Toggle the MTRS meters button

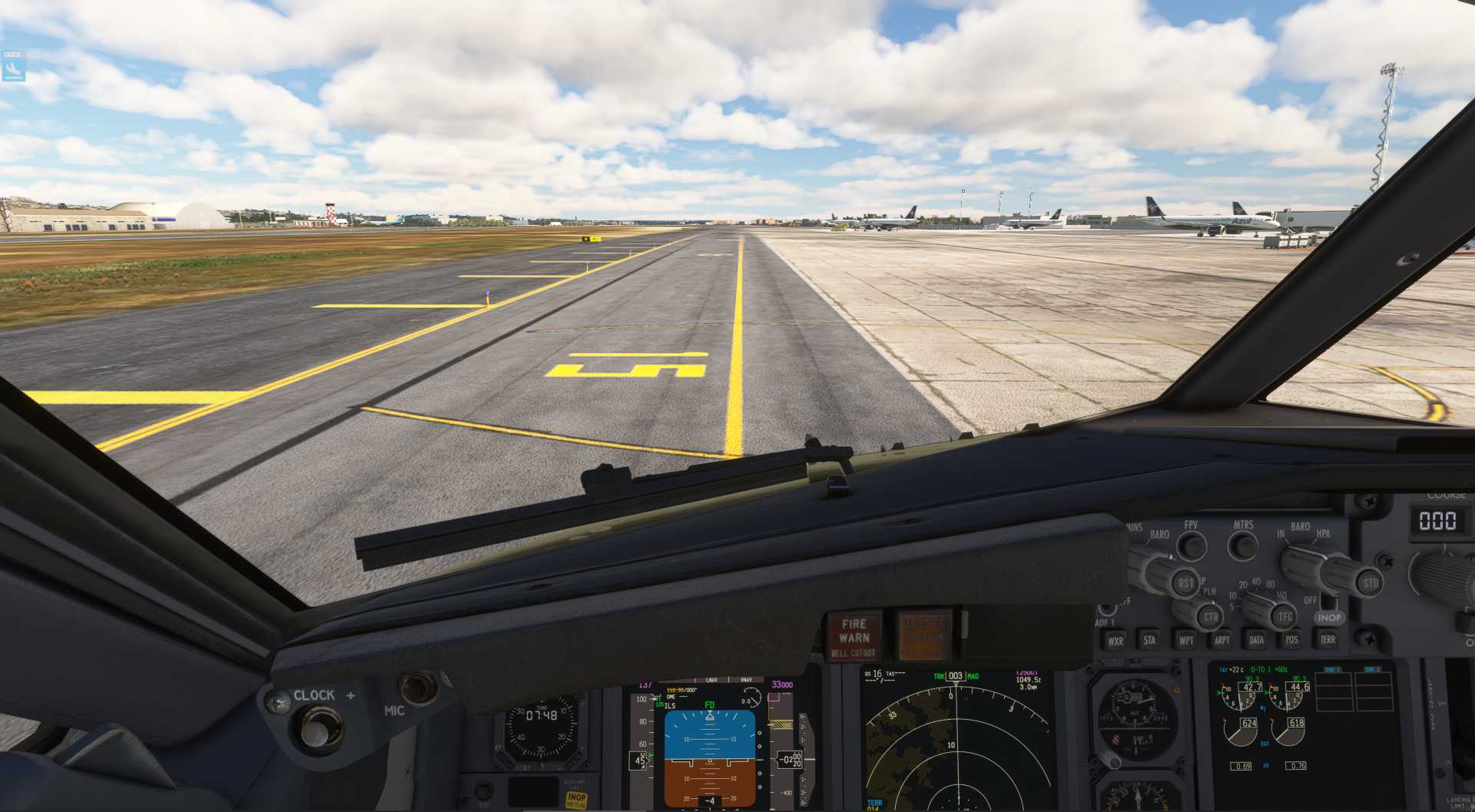tap(1242, 546)
